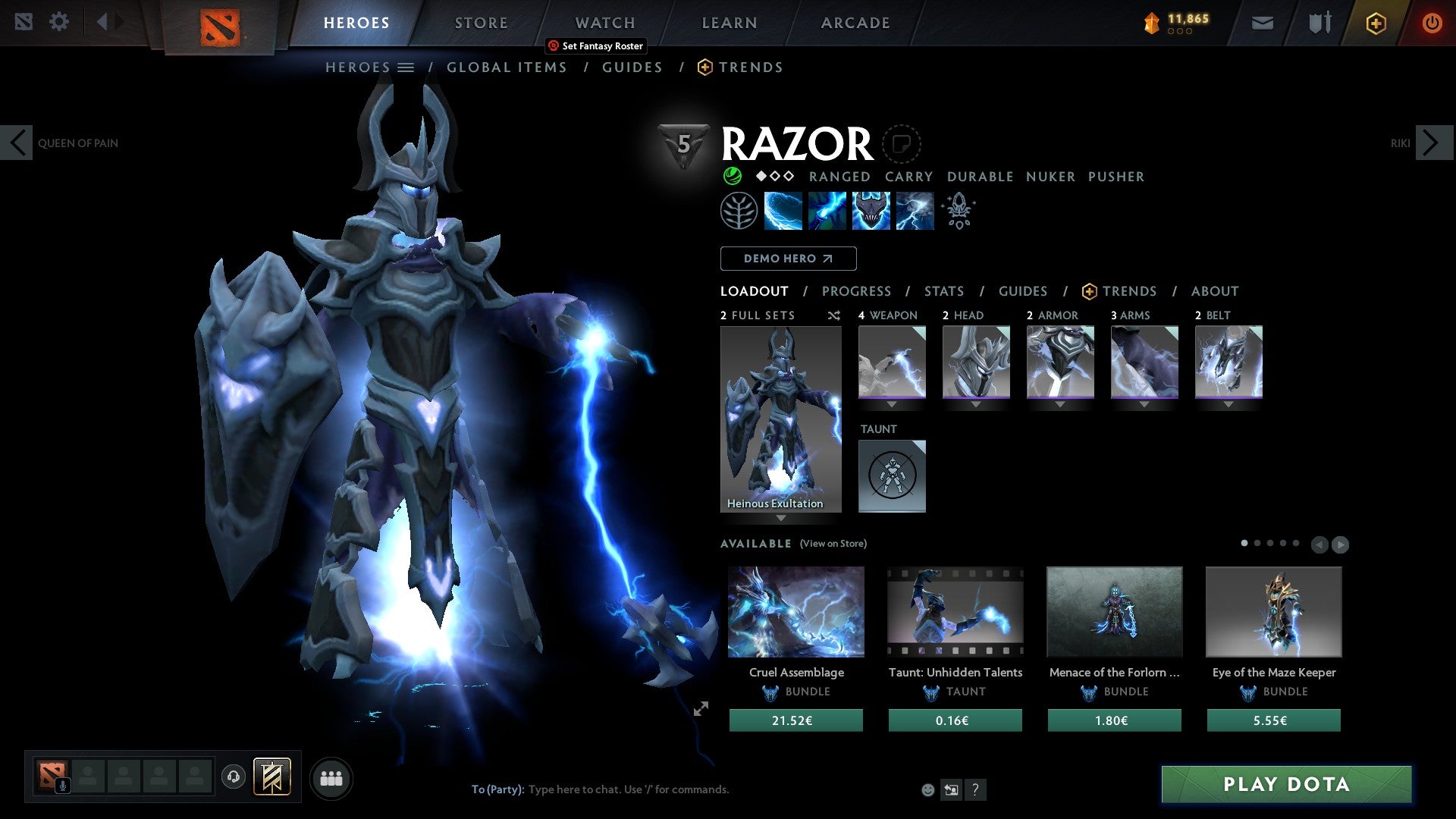Screen dimensions: 1456x819
Task: Switch to the STATS tab
Action: [943, 291]
